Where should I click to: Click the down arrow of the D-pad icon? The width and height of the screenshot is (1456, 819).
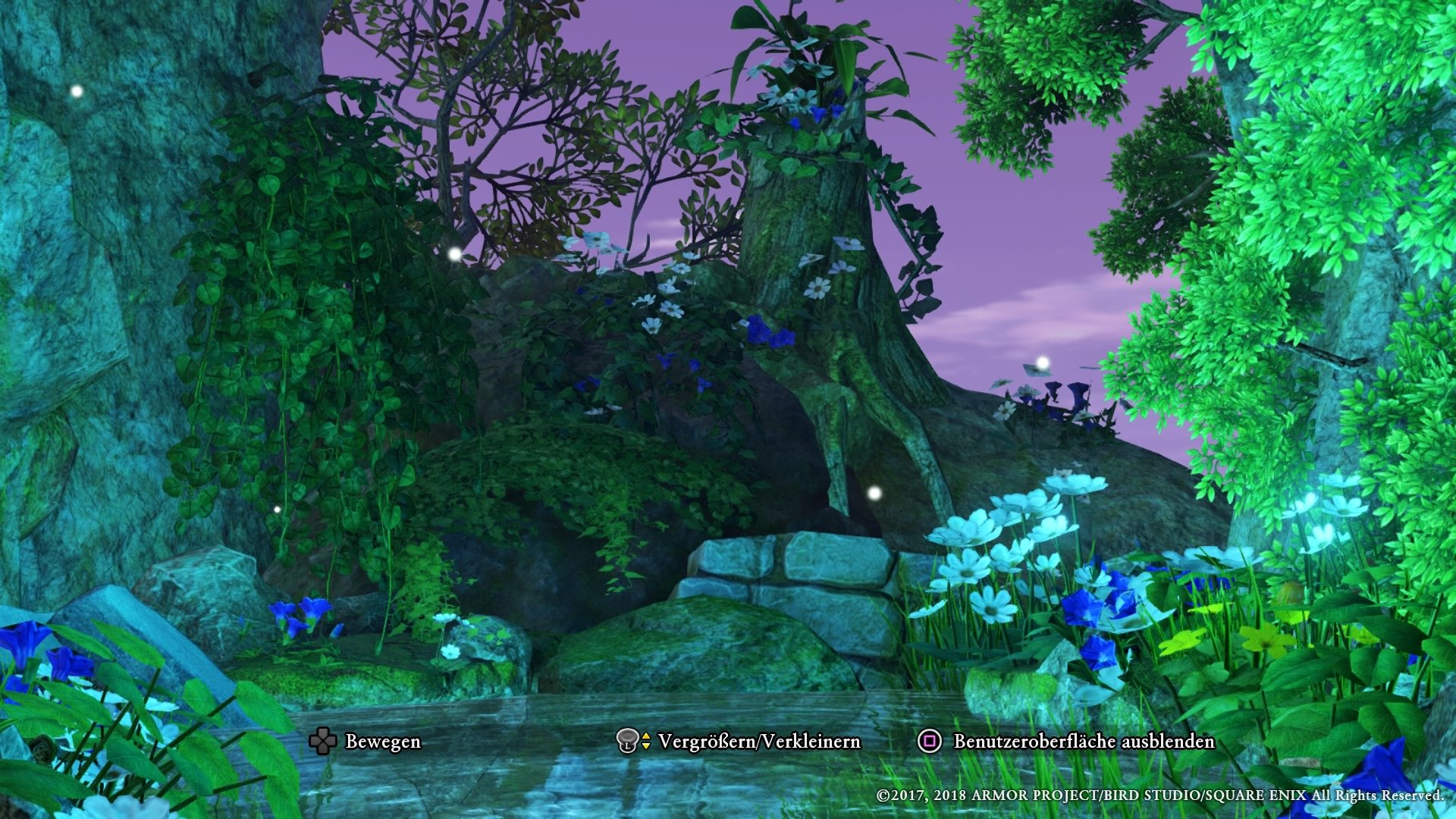(x=322, y=752)
